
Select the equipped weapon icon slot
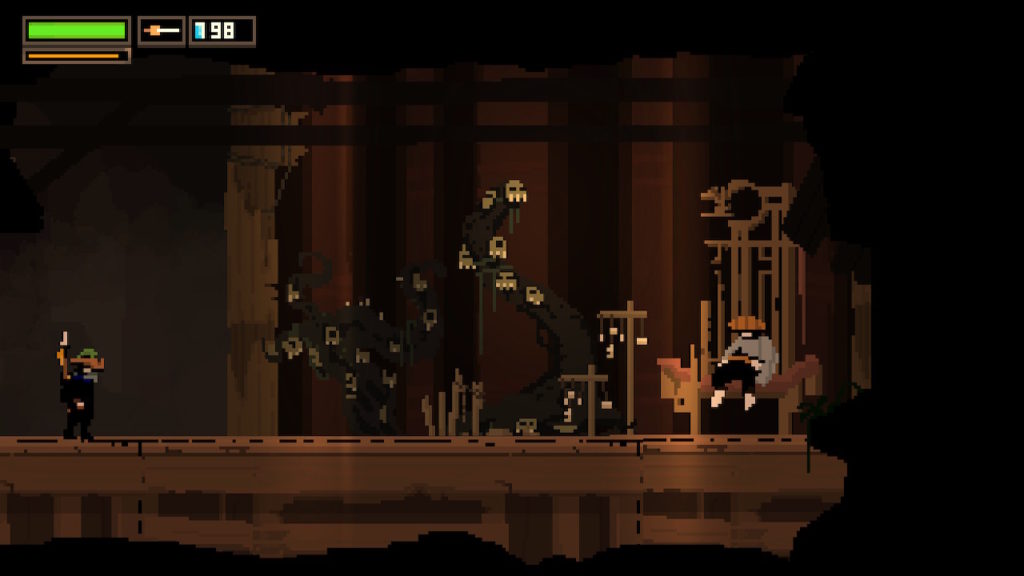(x=161, y=31)
